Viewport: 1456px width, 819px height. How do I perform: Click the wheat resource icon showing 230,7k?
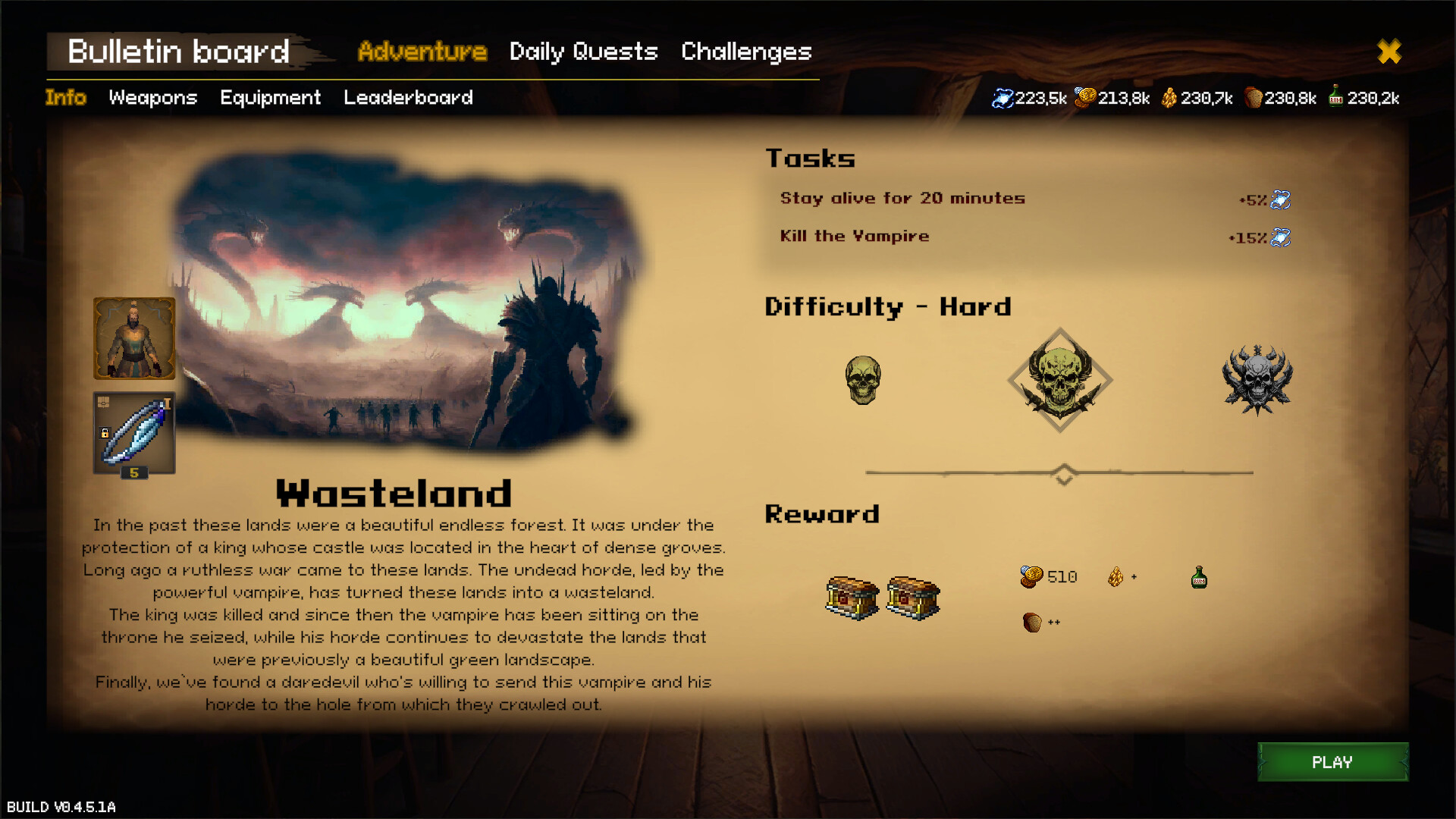1170,97
